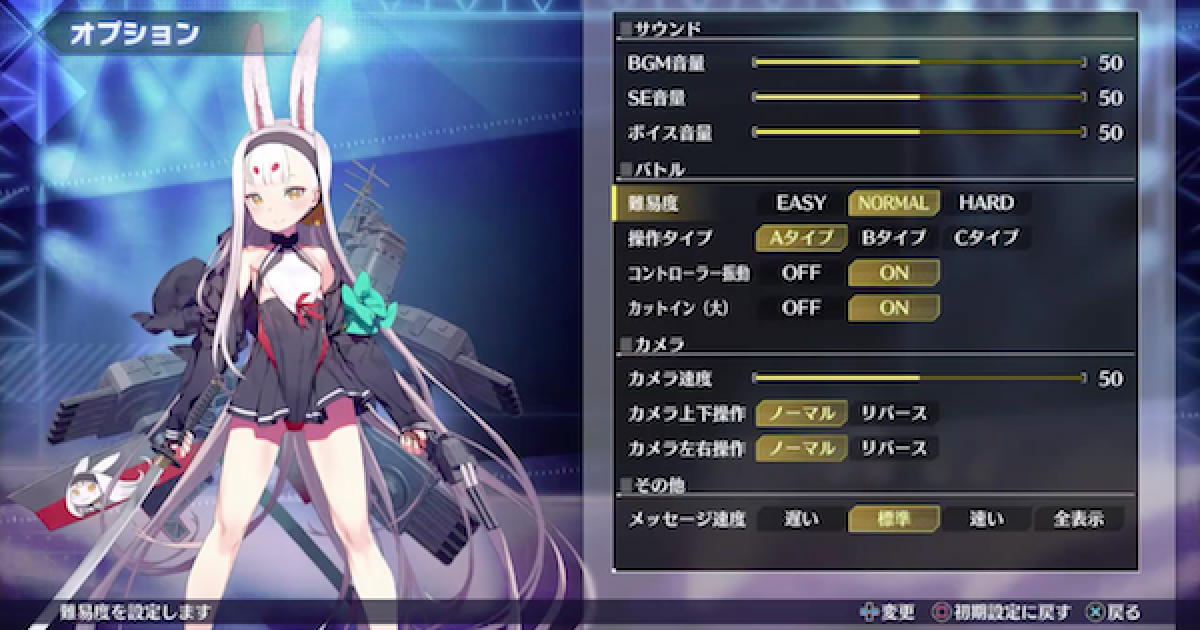Choose 標準 message speed

click(893, 519)
